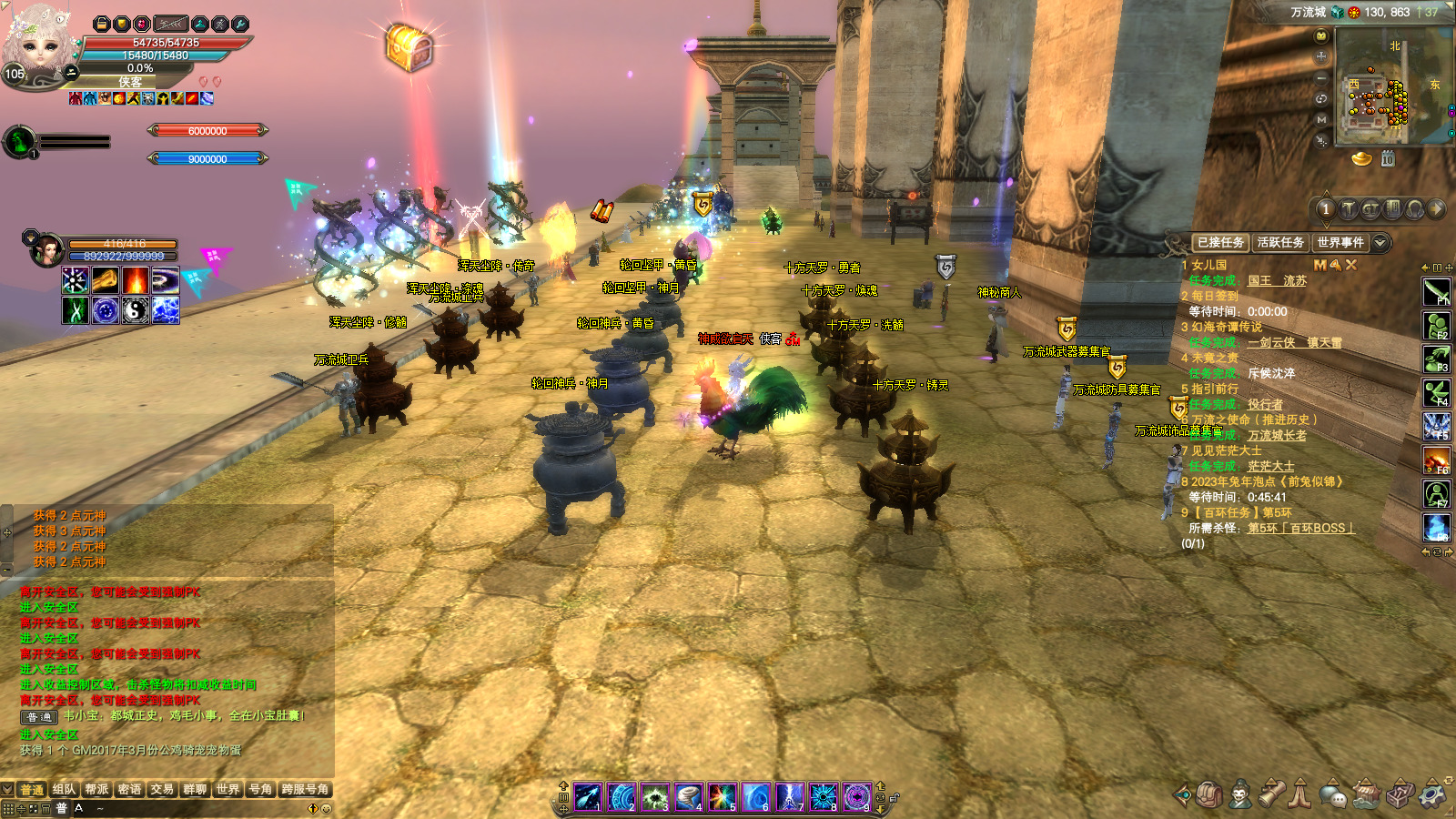Open the chat emoji smiley picker
Viewport: 1456px width, 819px height.
coord(327,808)
